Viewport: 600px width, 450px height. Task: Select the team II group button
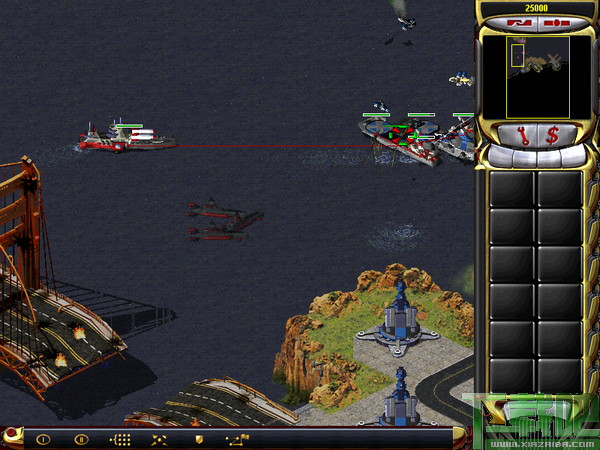(x=82, y=439)
